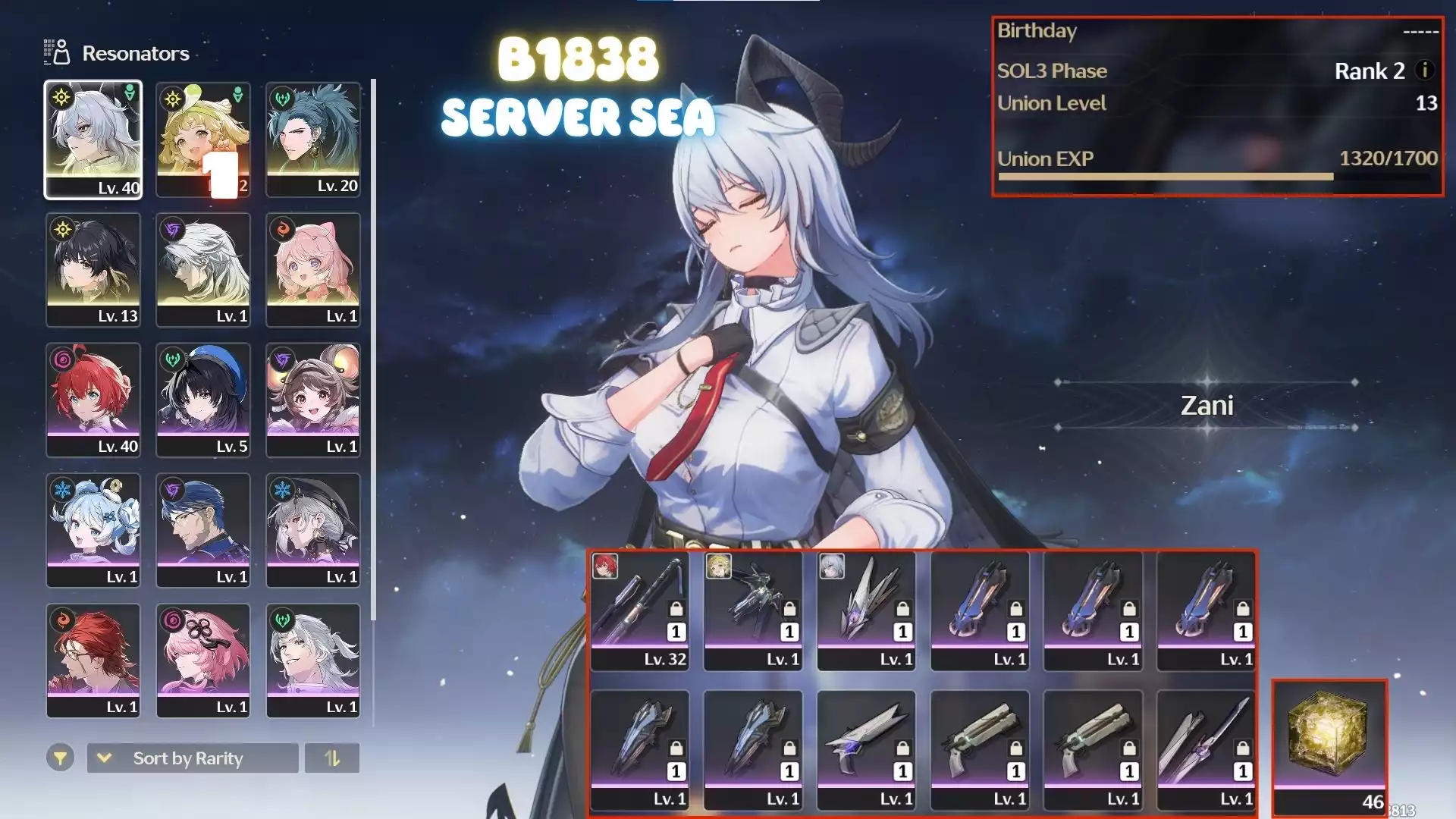Select the golden cube item slot
Screen dimensions: 1456x819
[x=1329, y=747]
